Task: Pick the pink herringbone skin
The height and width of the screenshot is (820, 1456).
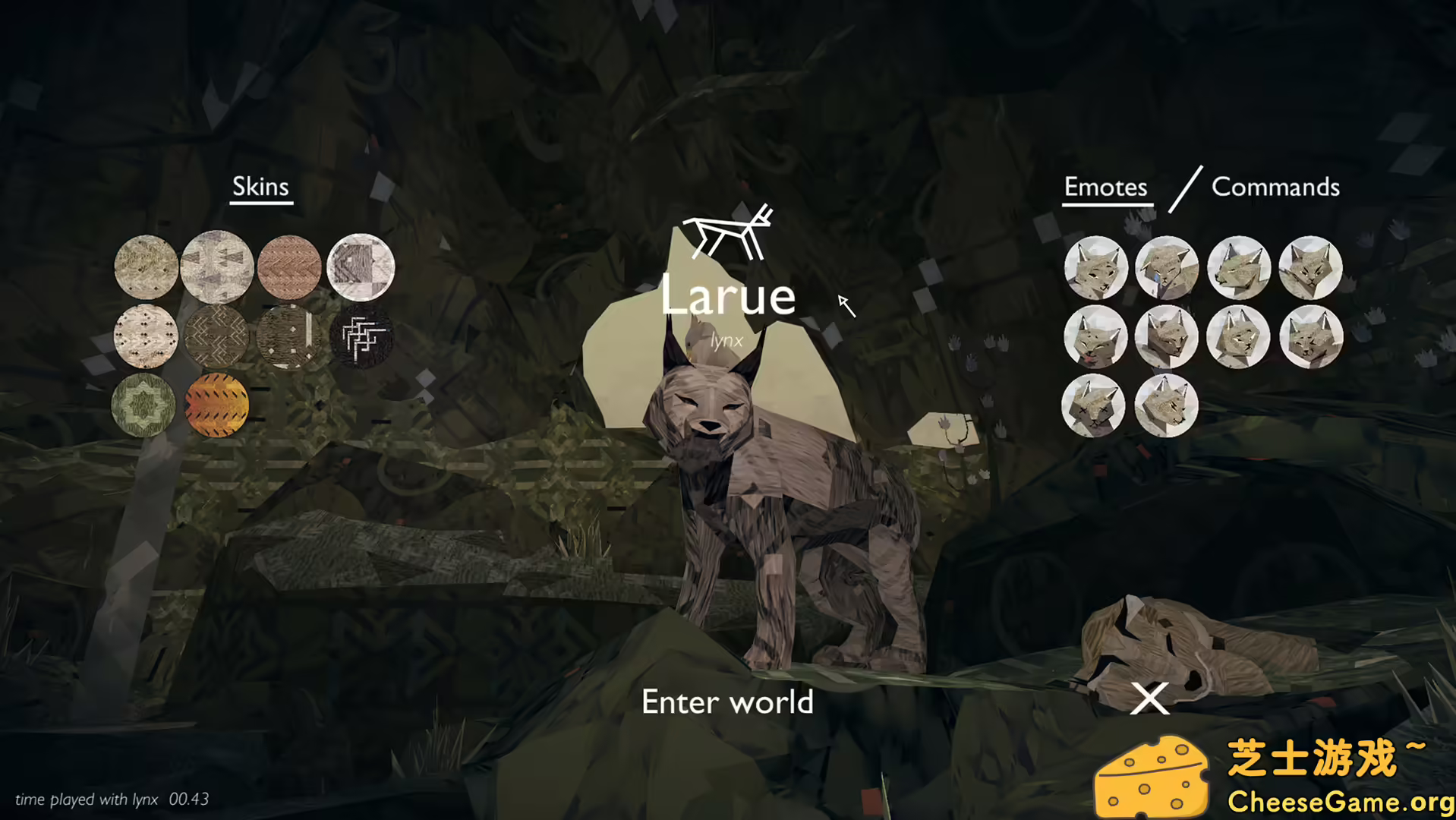Action: pyautogui.click(x=288, y=267)
